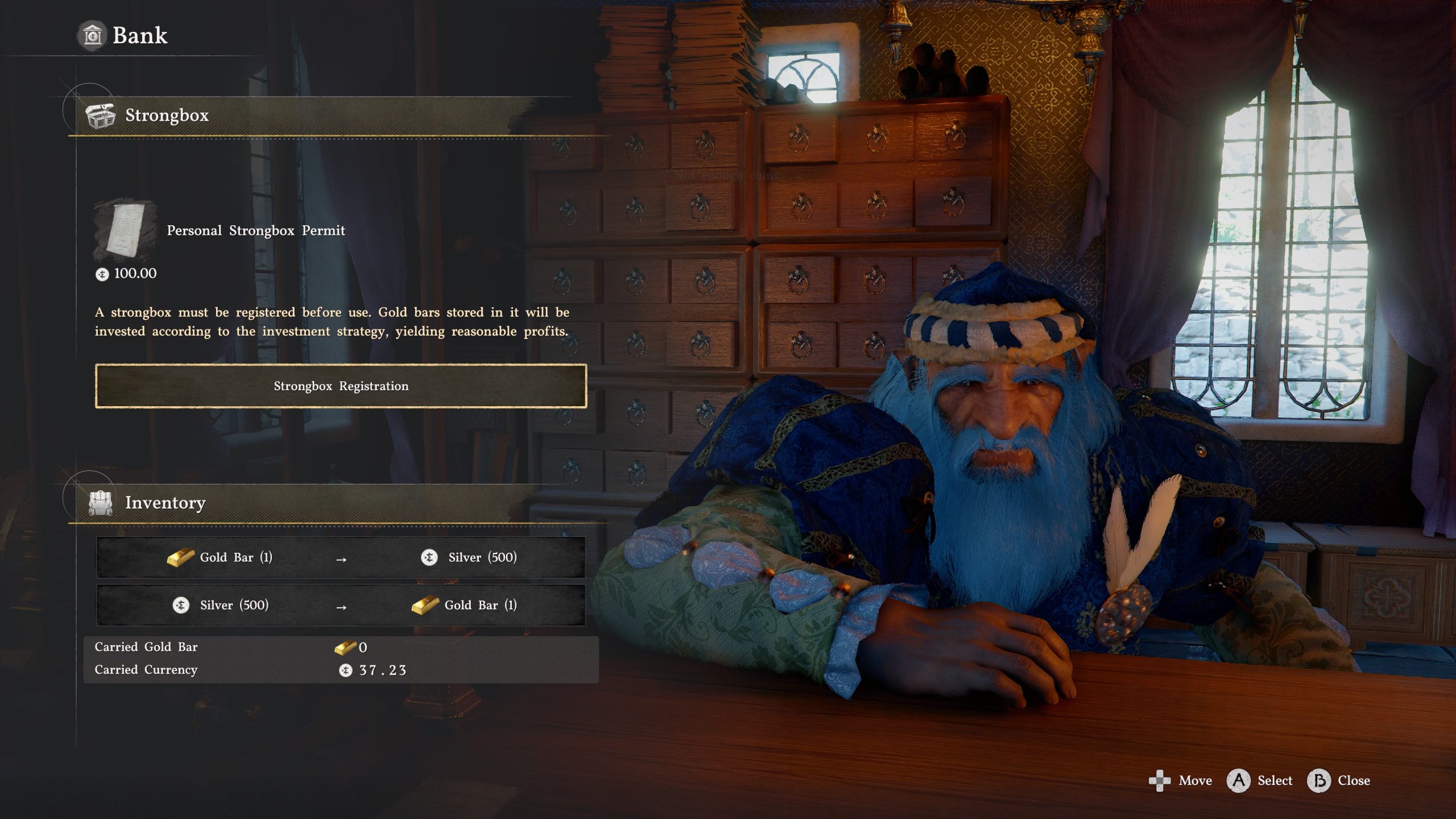
Task: Click the gold bar icon in the first exchange row
Action: (x=181, y=557)
